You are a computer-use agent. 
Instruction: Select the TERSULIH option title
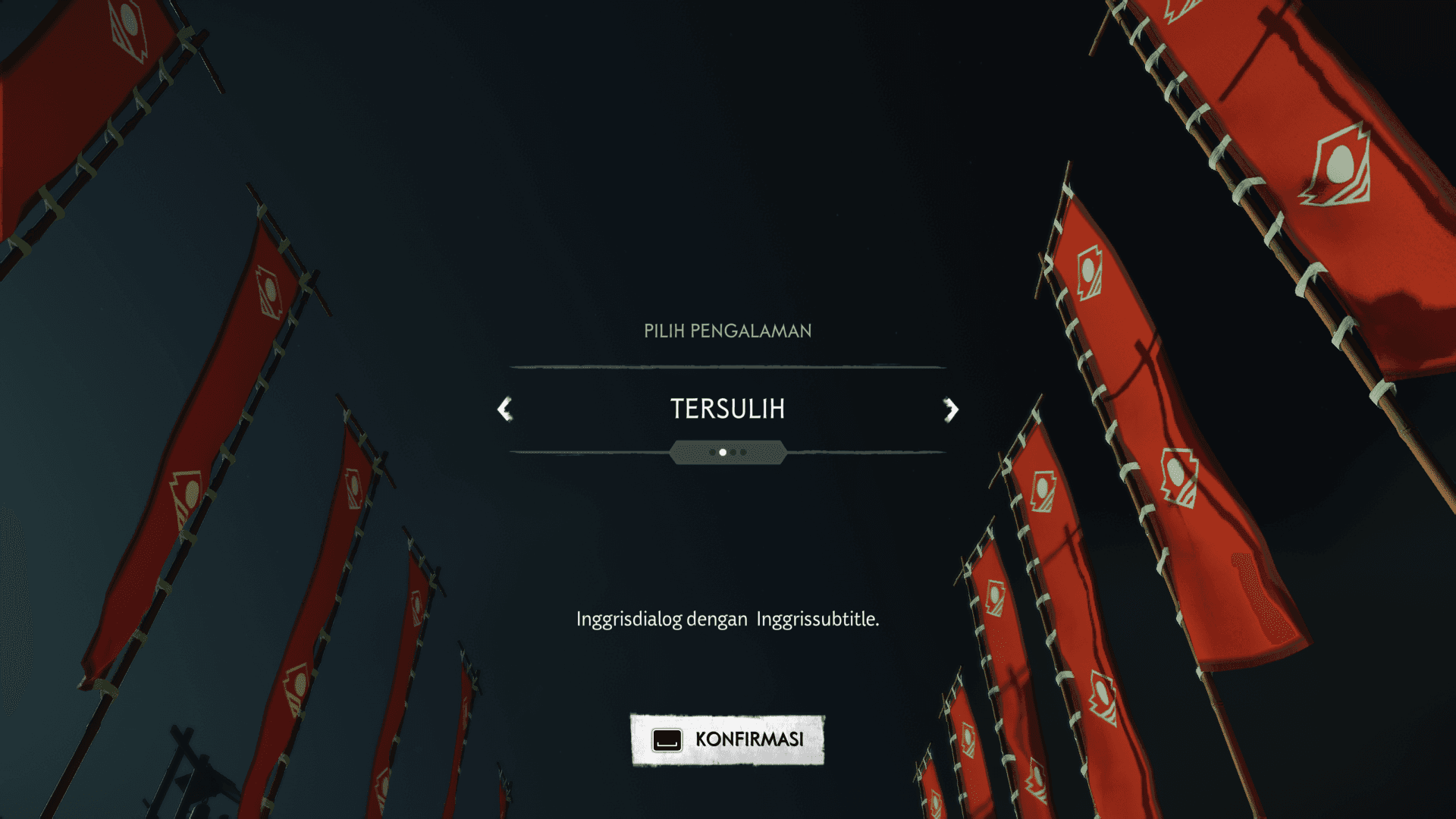(x=727, y=409)
